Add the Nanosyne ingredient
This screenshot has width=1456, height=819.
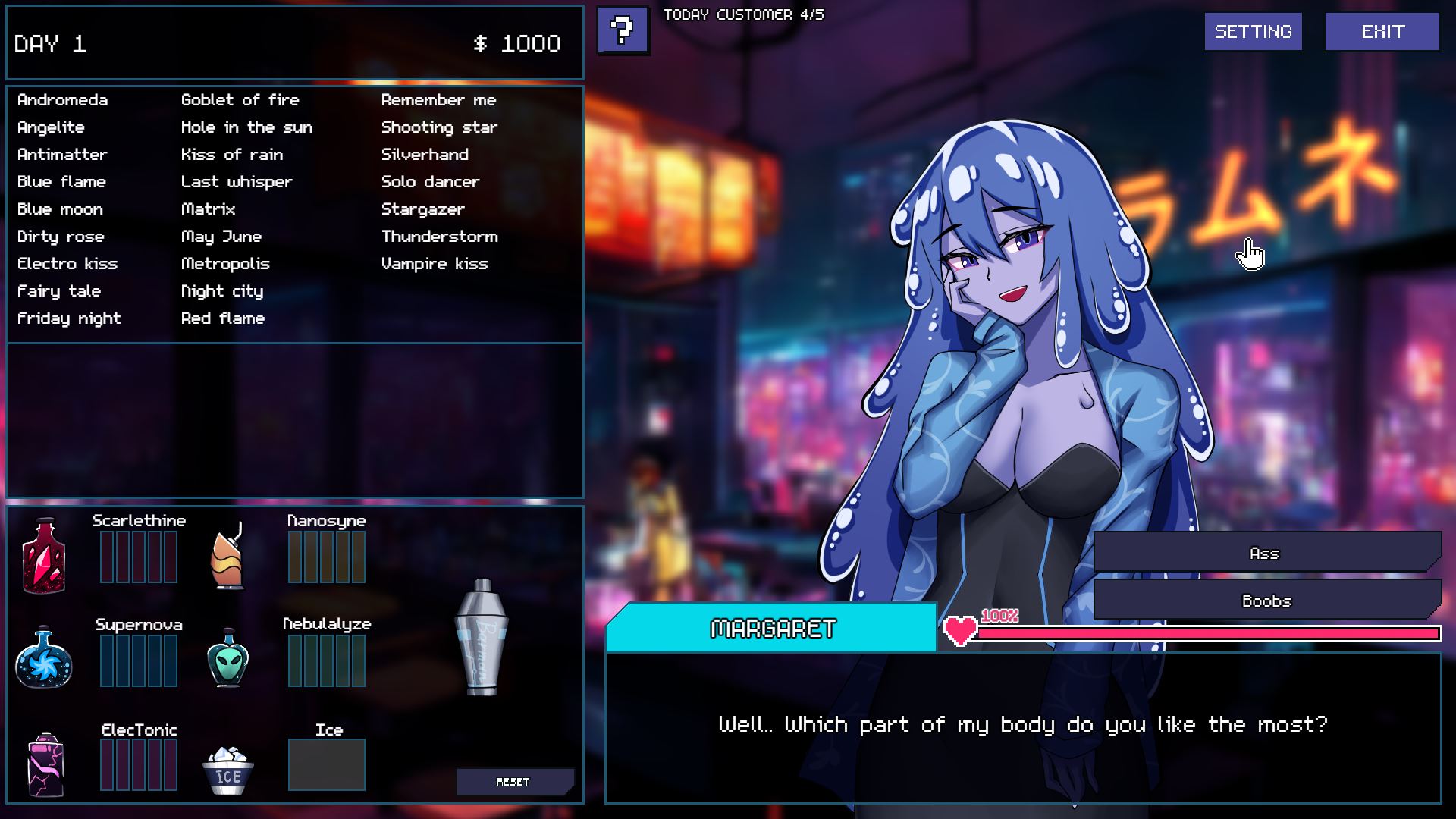227,556
